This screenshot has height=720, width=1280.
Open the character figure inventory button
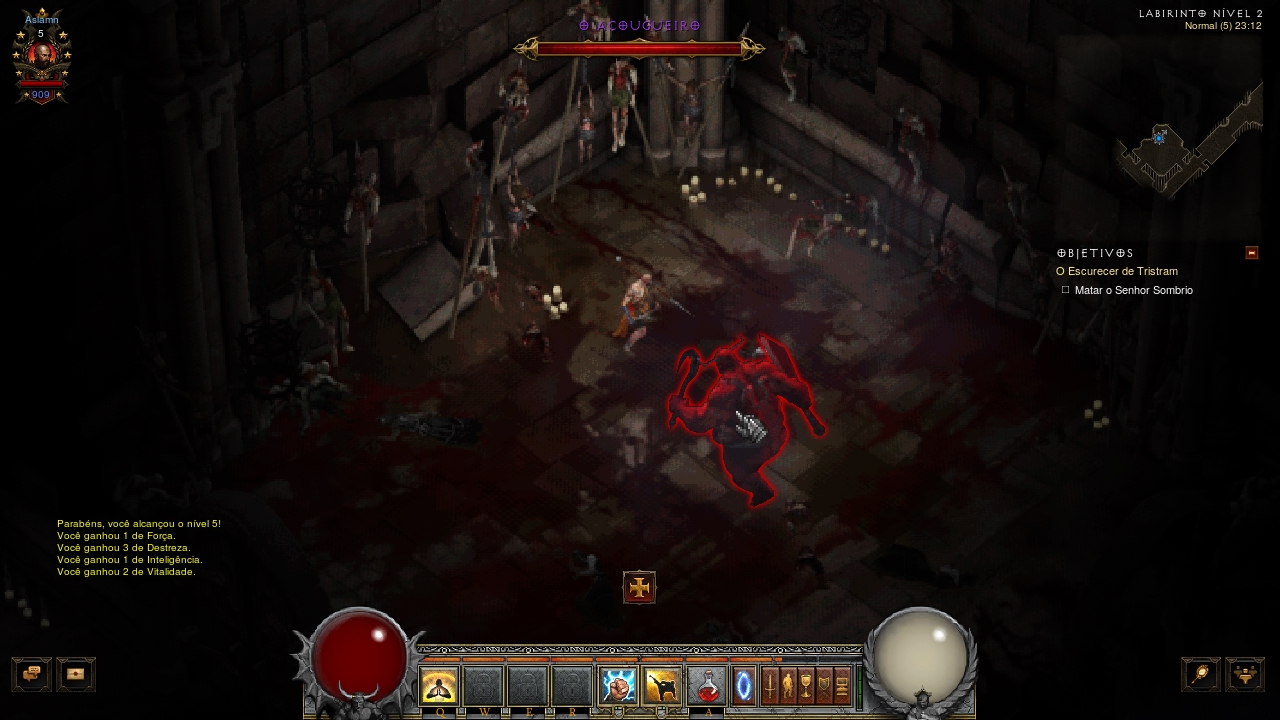pos(788,687)
